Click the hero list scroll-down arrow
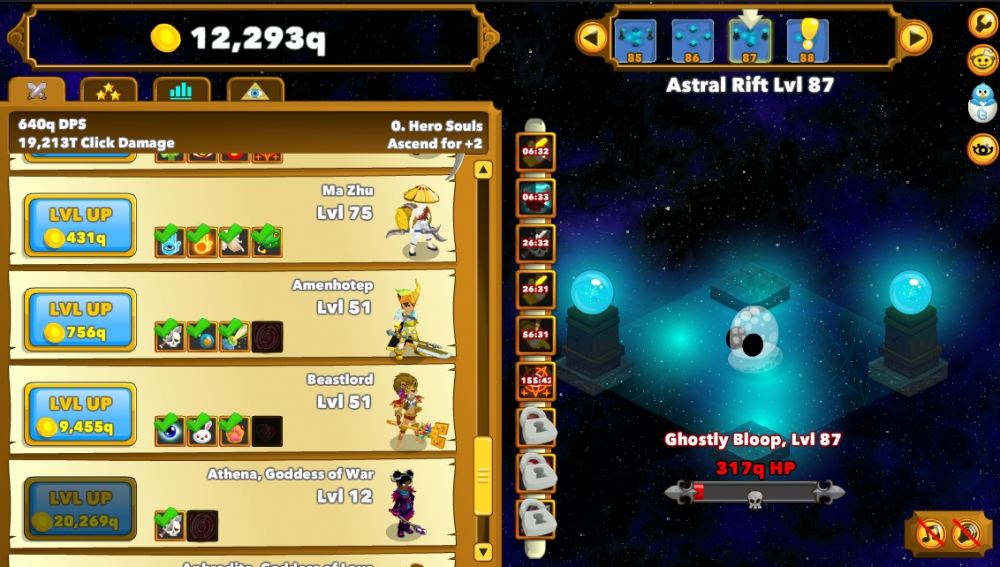The height and width of the screenshot is (567, 1000). point(483,551)
